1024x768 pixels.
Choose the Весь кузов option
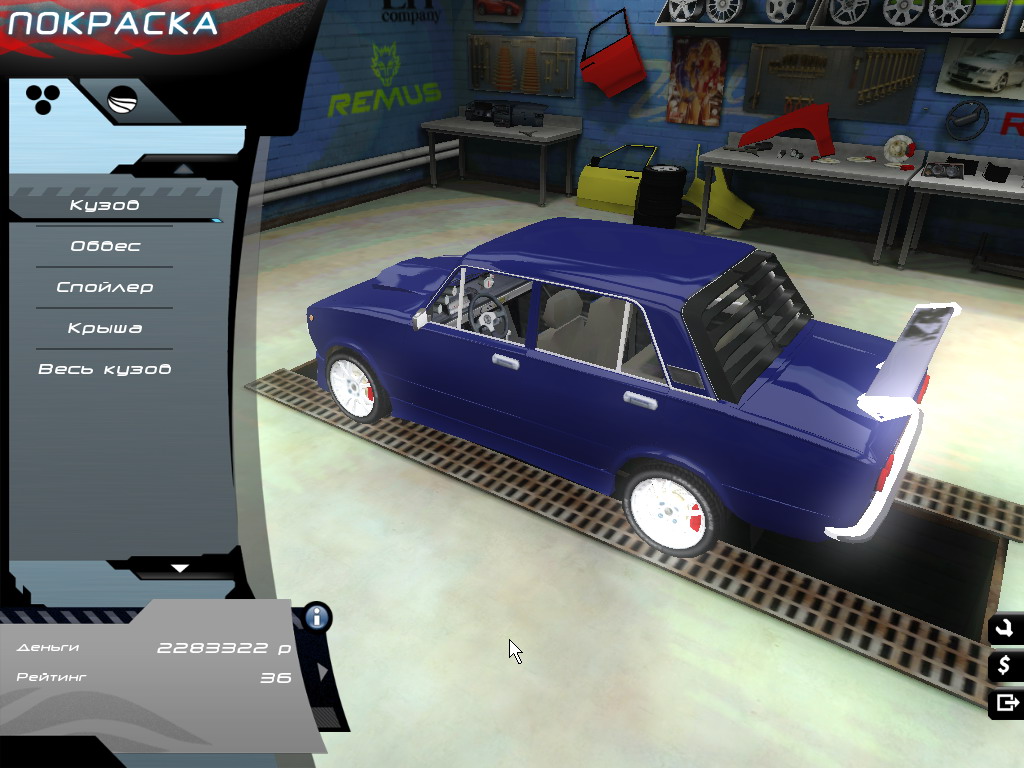(105, 369)
